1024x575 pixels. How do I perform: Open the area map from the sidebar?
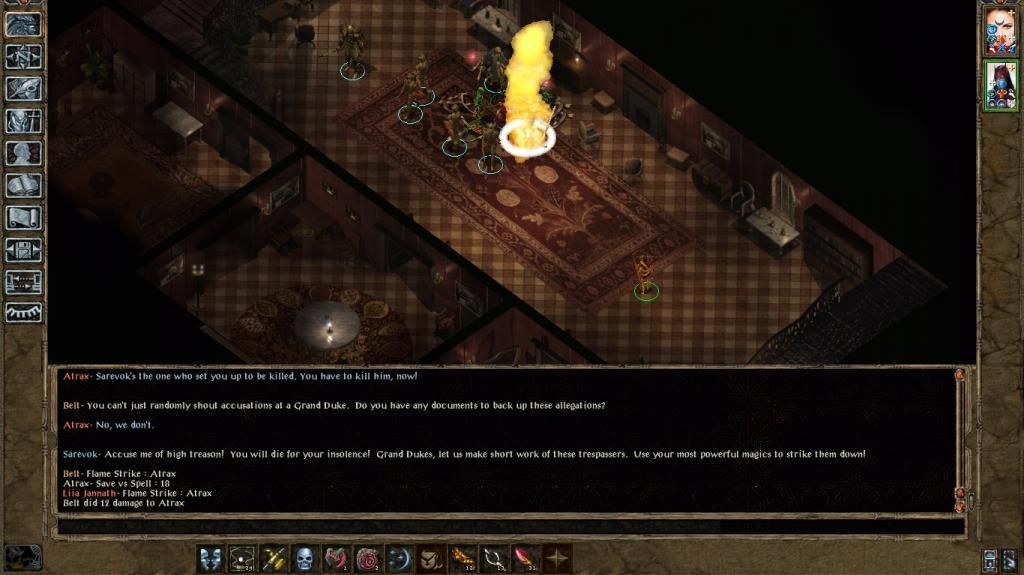(23, 57)
